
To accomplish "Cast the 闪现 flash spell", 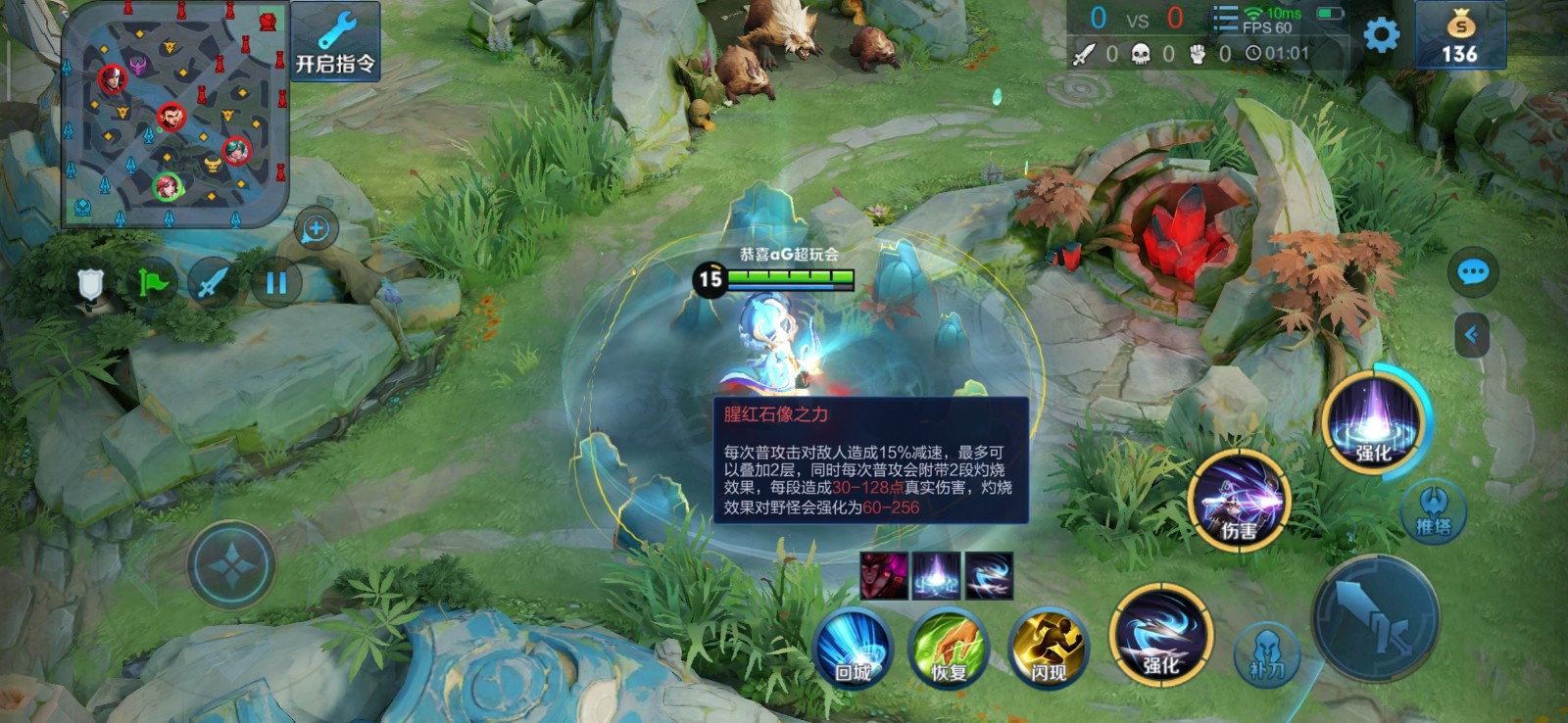I will tap(1048, 646).
